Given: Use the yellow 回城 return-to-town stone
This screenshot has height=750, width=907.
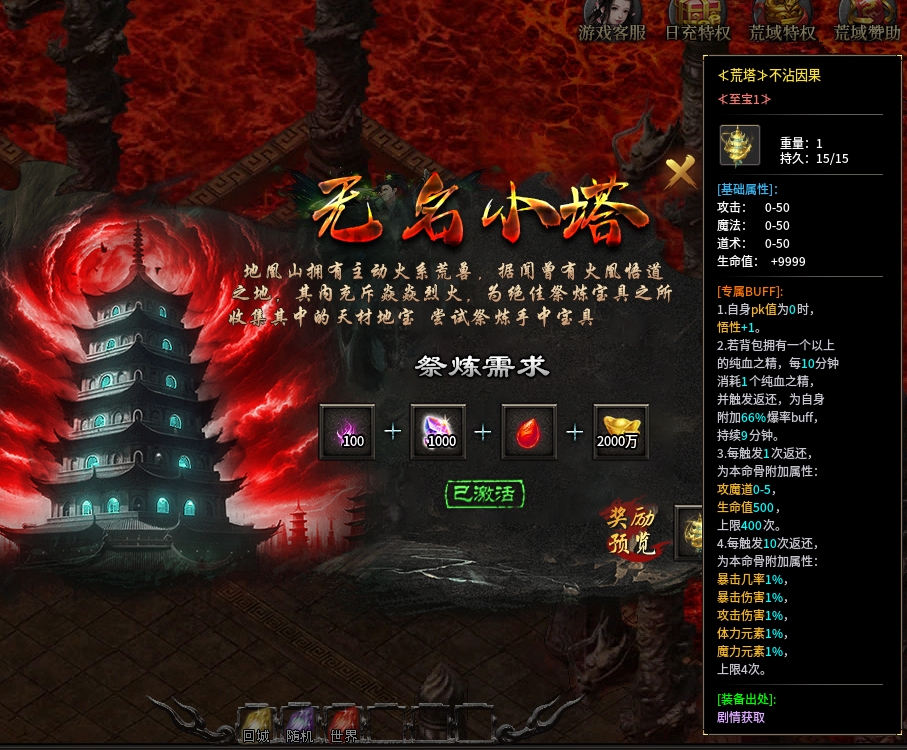Looking at the screenshot, I should (x=257, y=722).
